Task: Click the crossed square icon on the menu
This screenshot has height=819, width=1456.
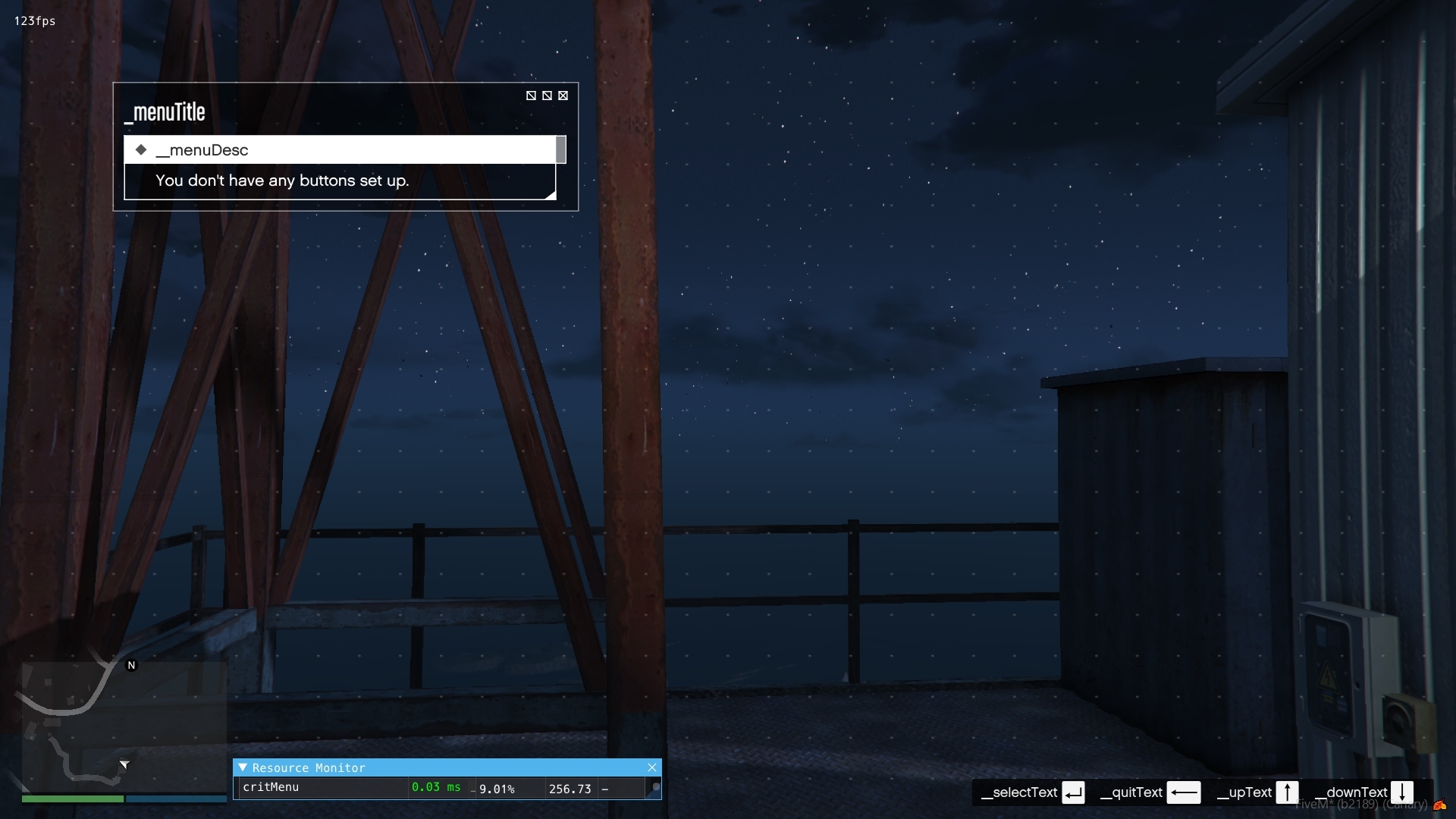Action: pos(563,96)
